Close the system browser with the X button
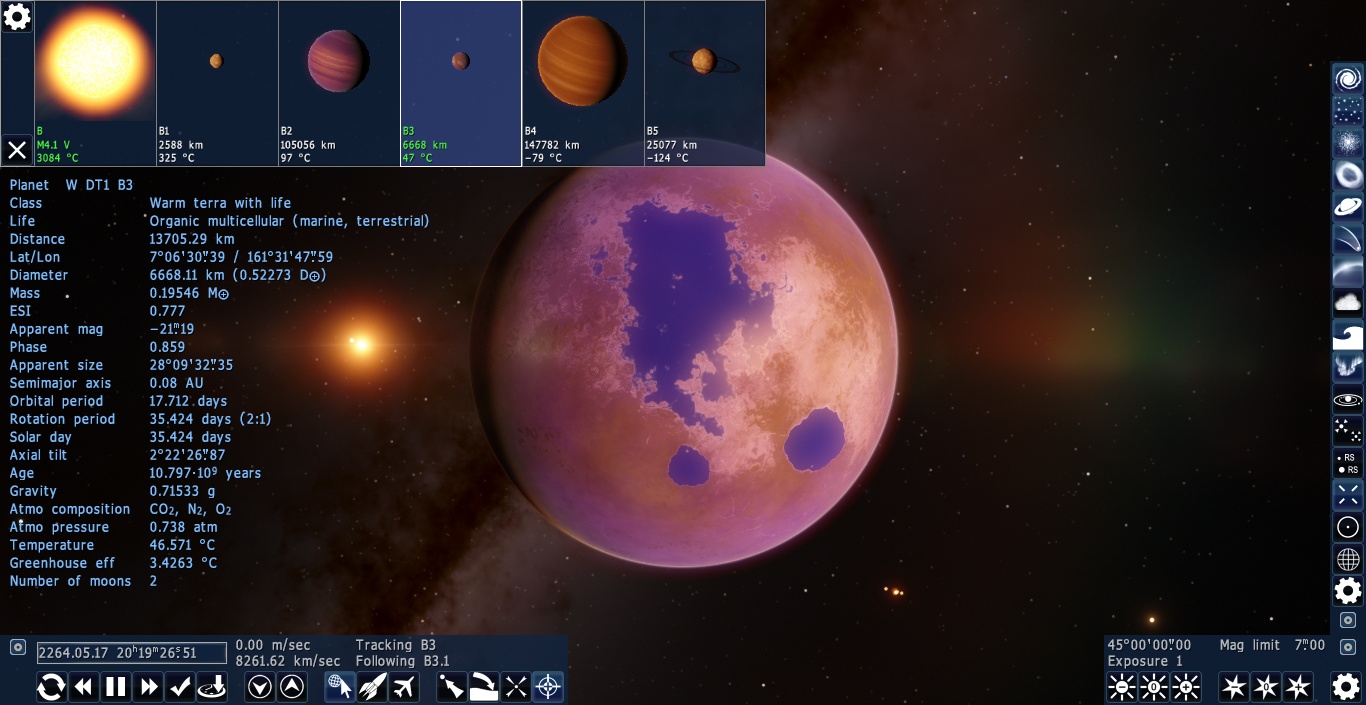The width and height of the screenshot is (1366, 705). click(17, 150)
